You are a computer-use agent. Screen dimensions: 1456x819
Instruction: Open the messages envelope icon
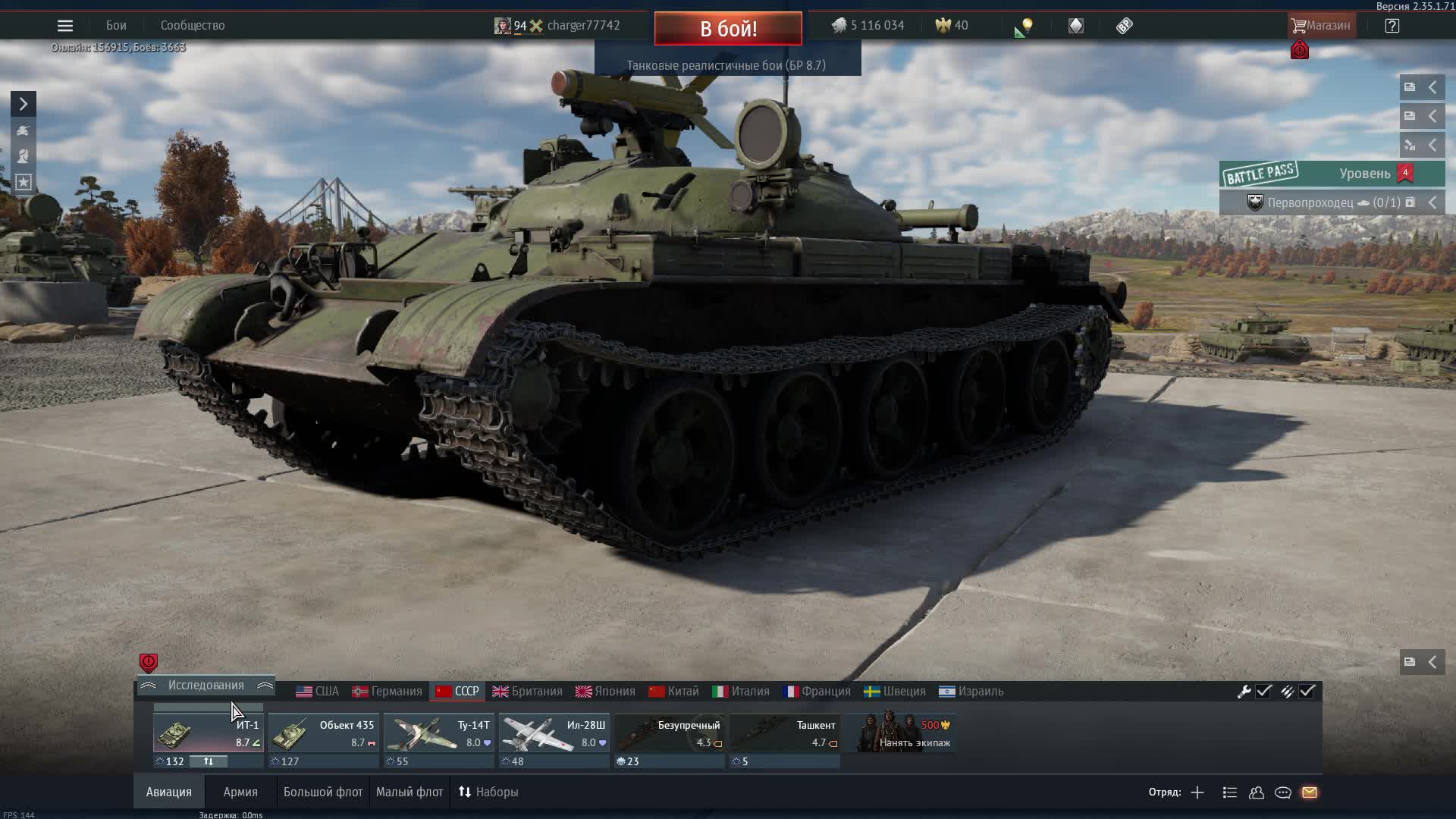pos(1310,792)
